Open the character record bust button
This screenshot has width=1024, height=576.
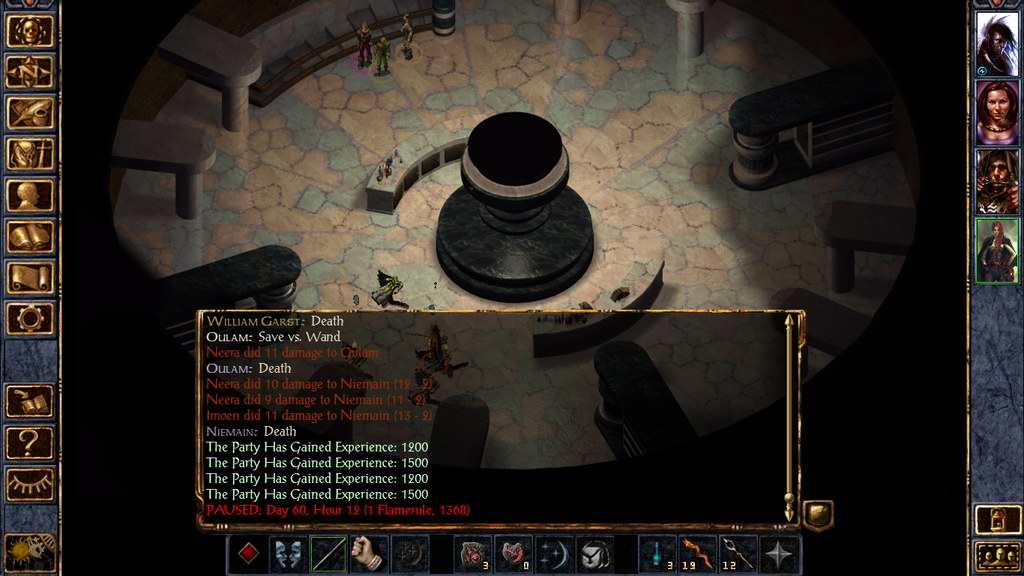30,196
